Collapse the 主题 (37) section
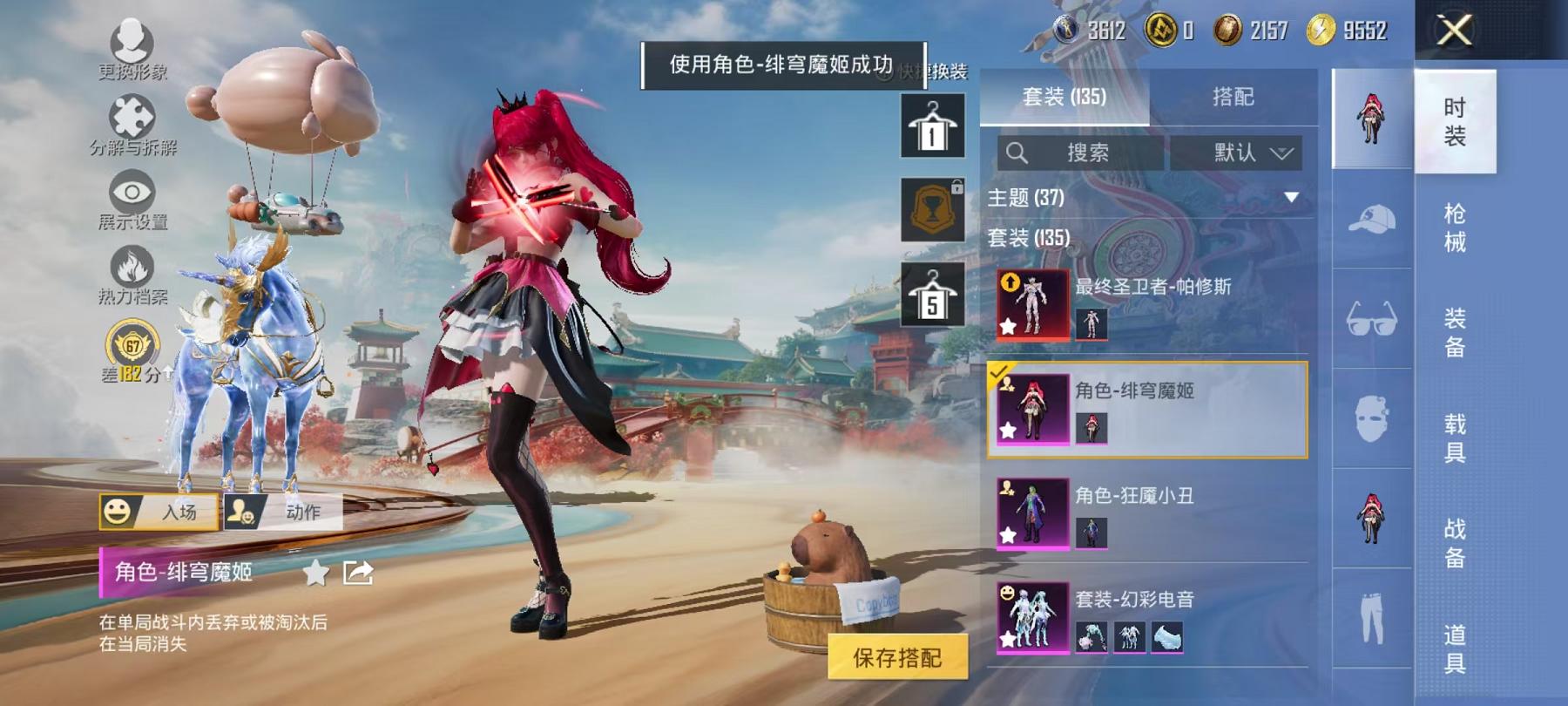The height and width of the screenshot is (706, 1568). pyautogui.click(x=1292, y=198)
